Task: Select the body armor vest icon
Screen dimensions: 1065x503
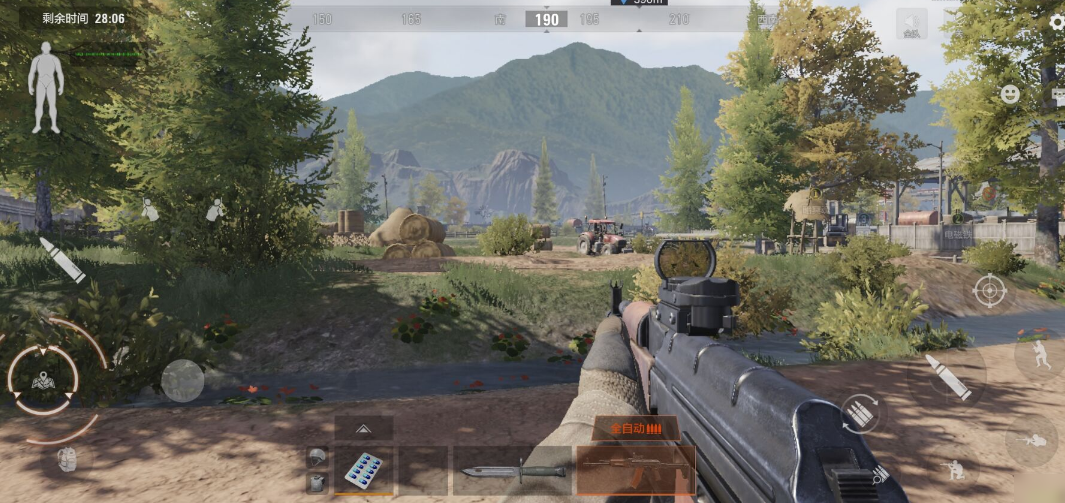Action: [318, 482]
